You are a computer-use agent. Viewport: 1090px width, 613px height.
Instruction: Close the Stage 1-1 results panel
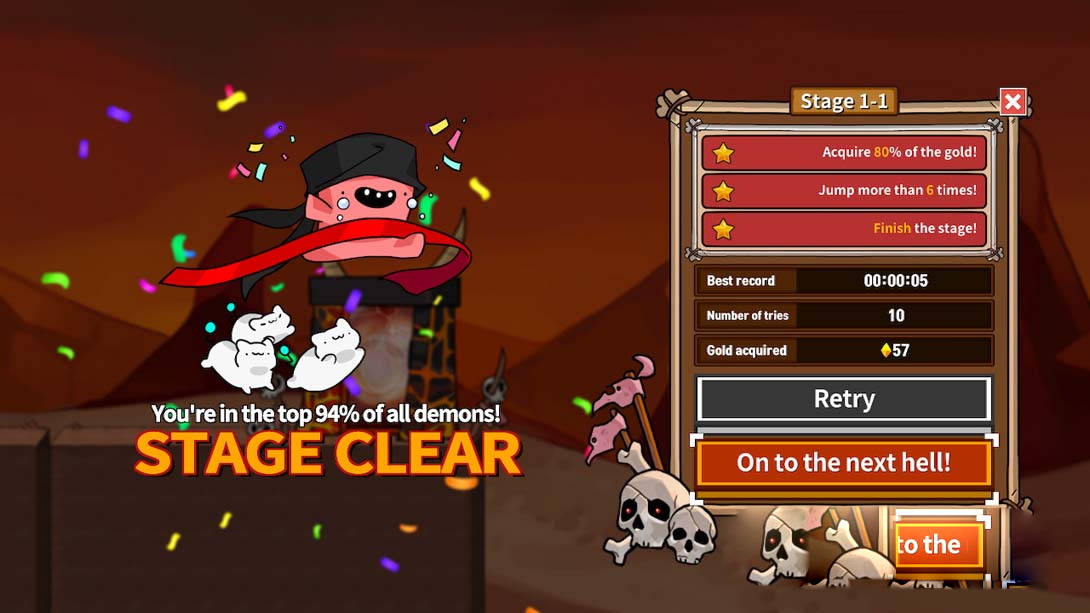pyautogui.click(x=1013, y=101)
